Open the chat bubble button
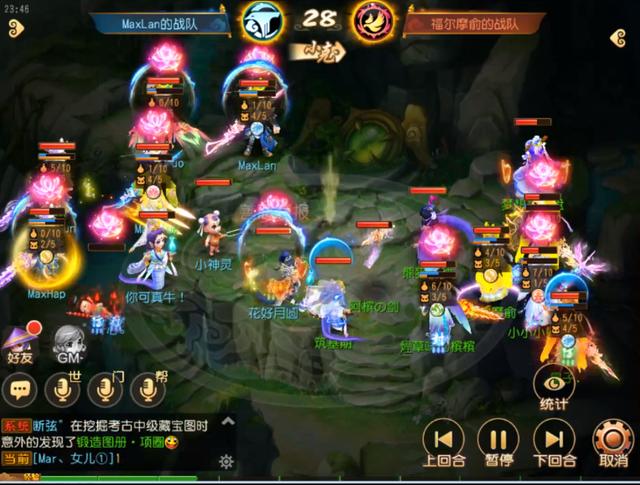The image size is (640, 485). [x=20, y=389]
